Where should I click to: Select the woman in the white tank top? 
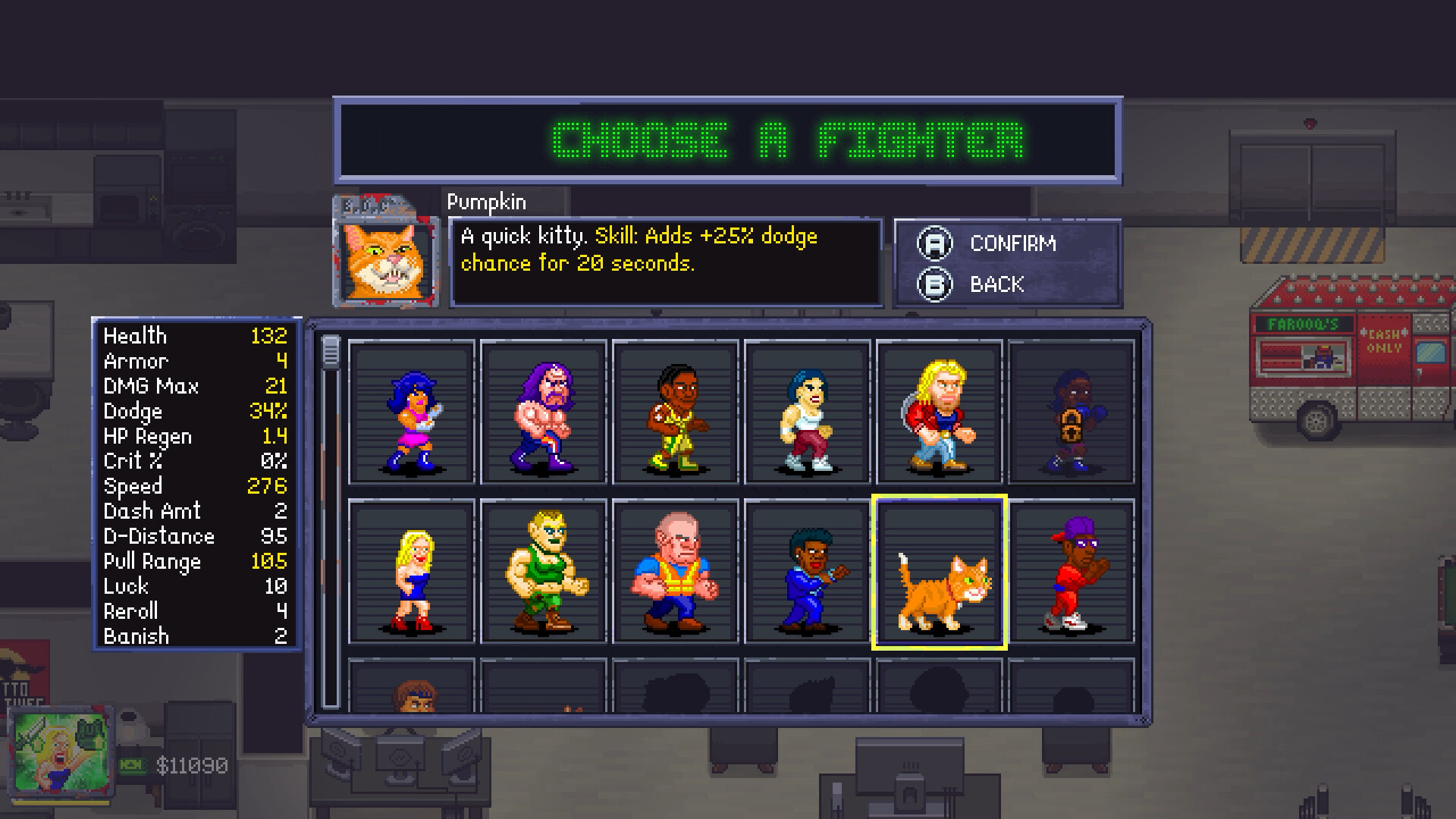806,413
